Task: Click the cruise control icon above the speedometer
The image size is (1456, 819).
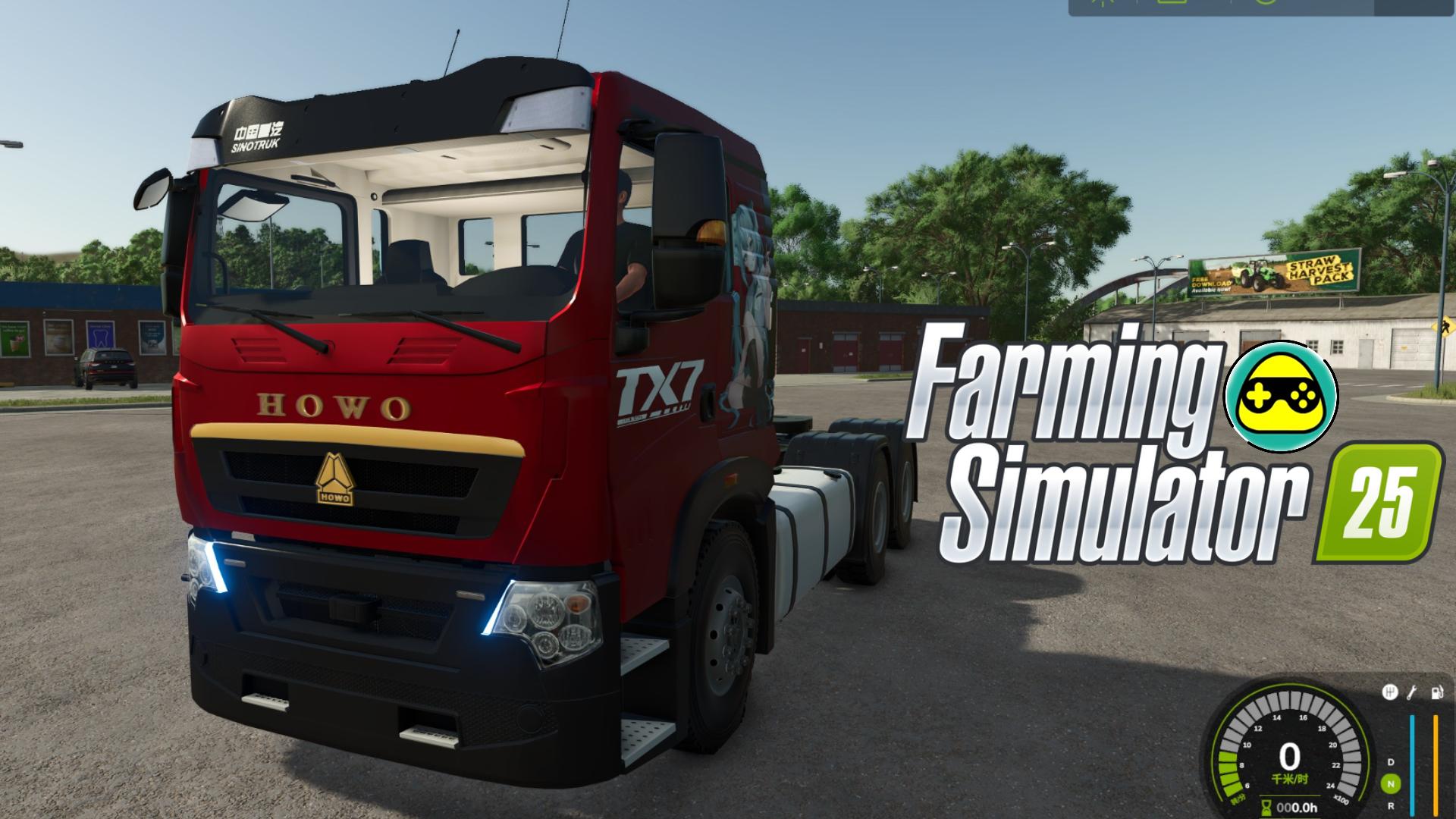Action: (1392, 692)
